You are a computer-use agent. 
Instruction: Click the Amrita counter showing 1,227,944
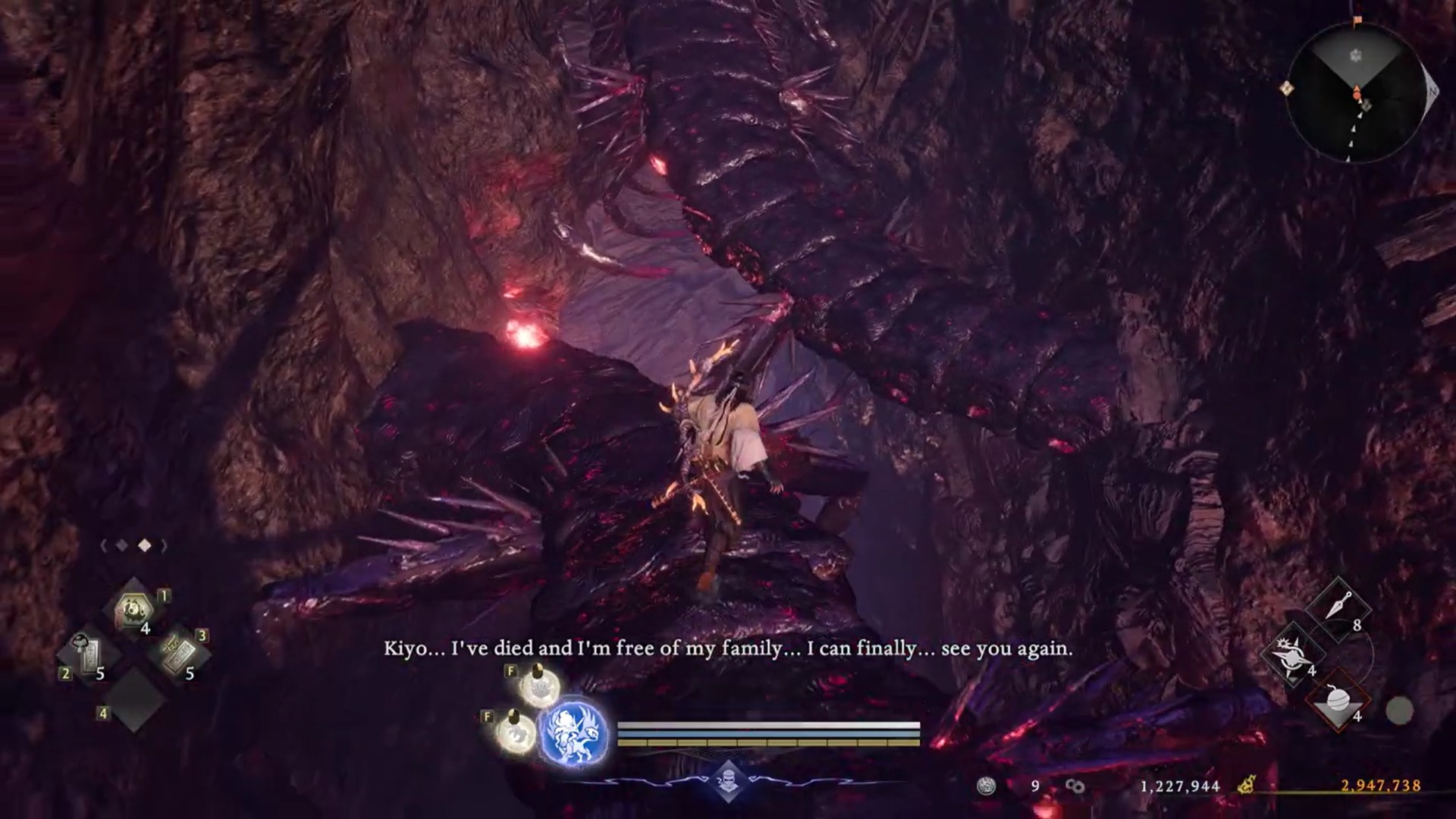[x=1181, y=787]
